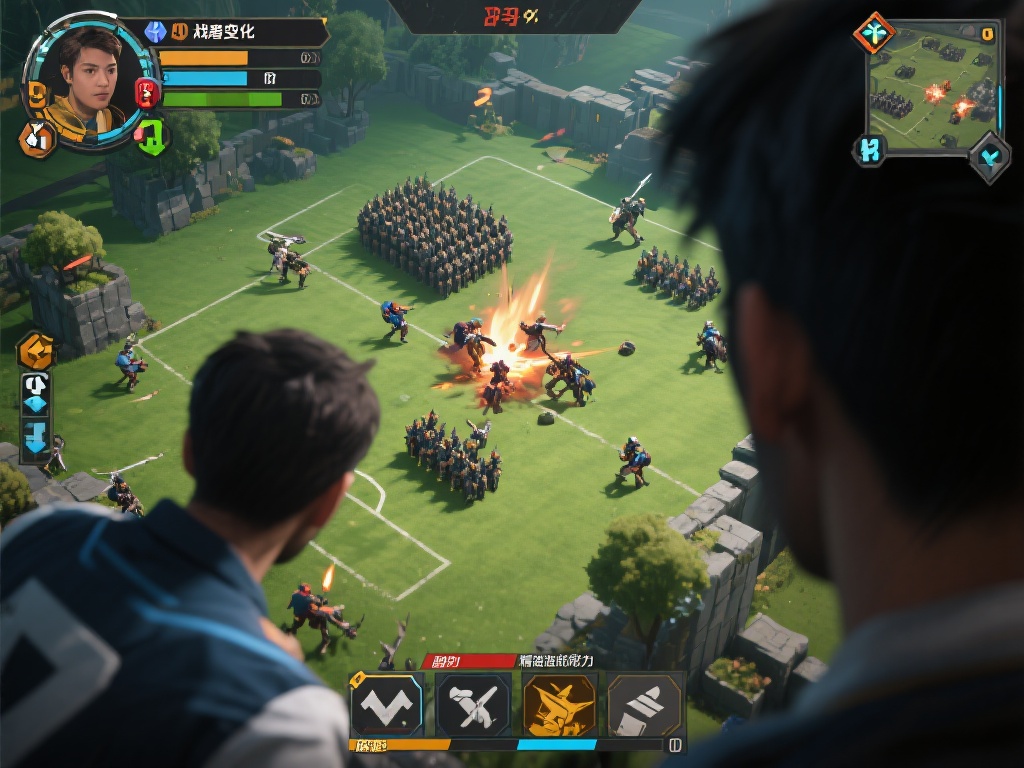
Task: Click the grey diamond checkmark button by the minimap
Action: (989, 157)
